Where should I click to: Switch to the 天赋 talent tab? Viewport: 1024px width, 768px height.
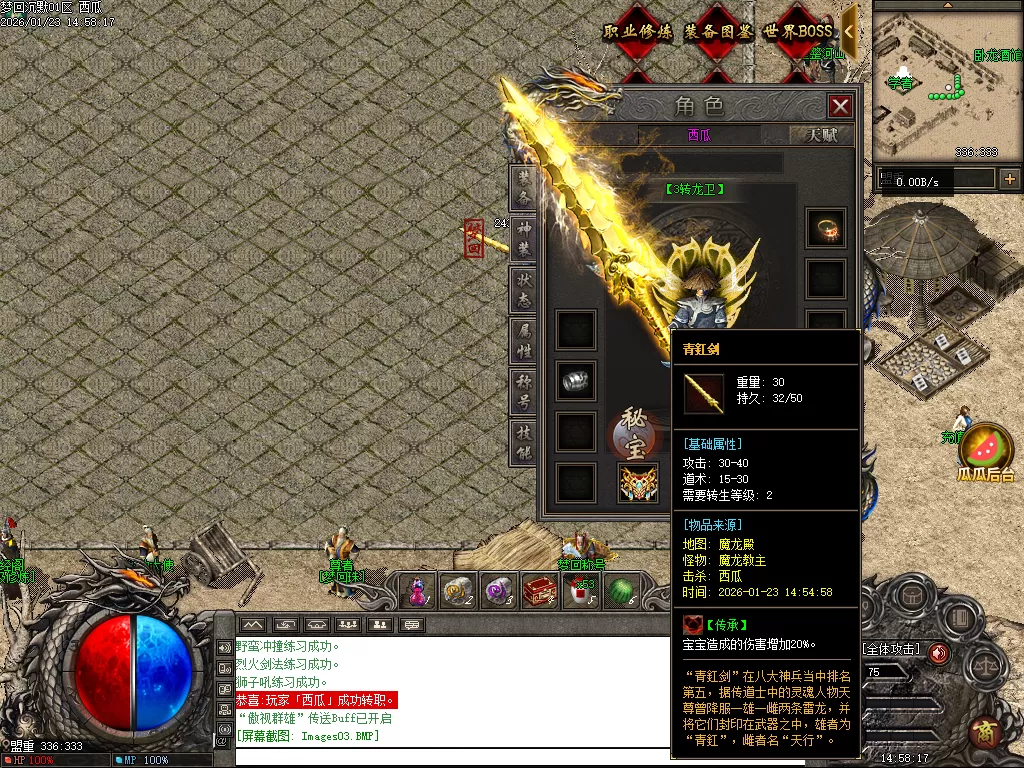[822, 135]
